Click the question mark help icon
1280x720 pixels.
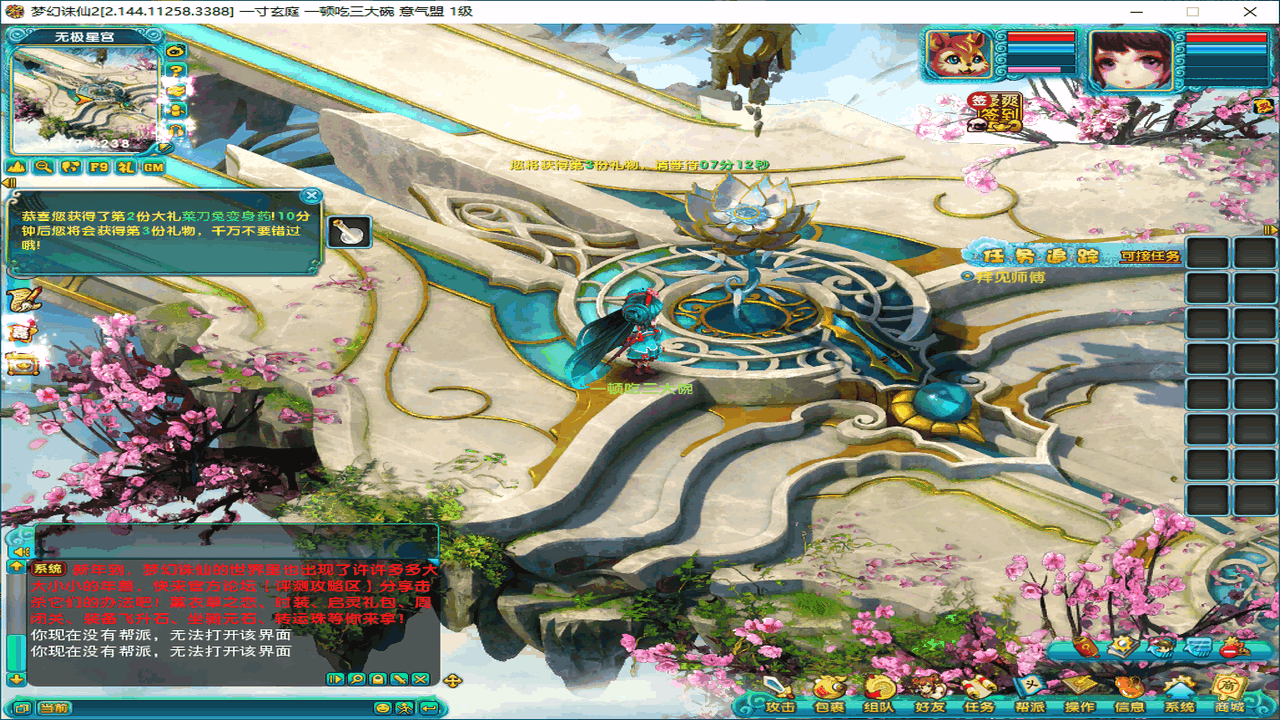click(177, 70)
